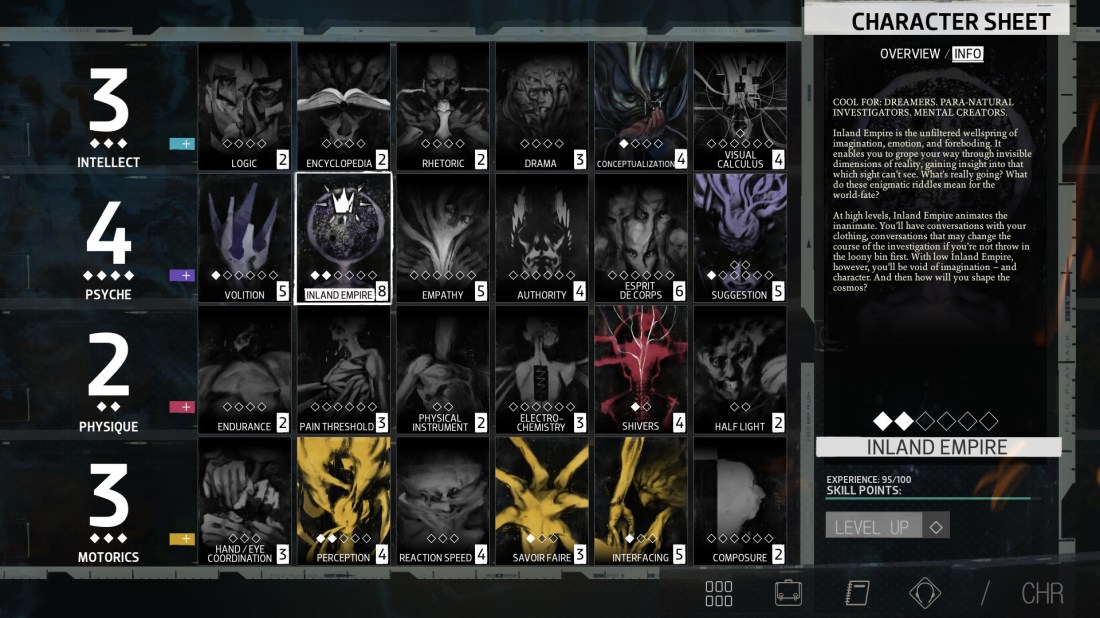1100x618 pixels.
Task: Add a point to Intellect
Action: [x=182, y=144]
